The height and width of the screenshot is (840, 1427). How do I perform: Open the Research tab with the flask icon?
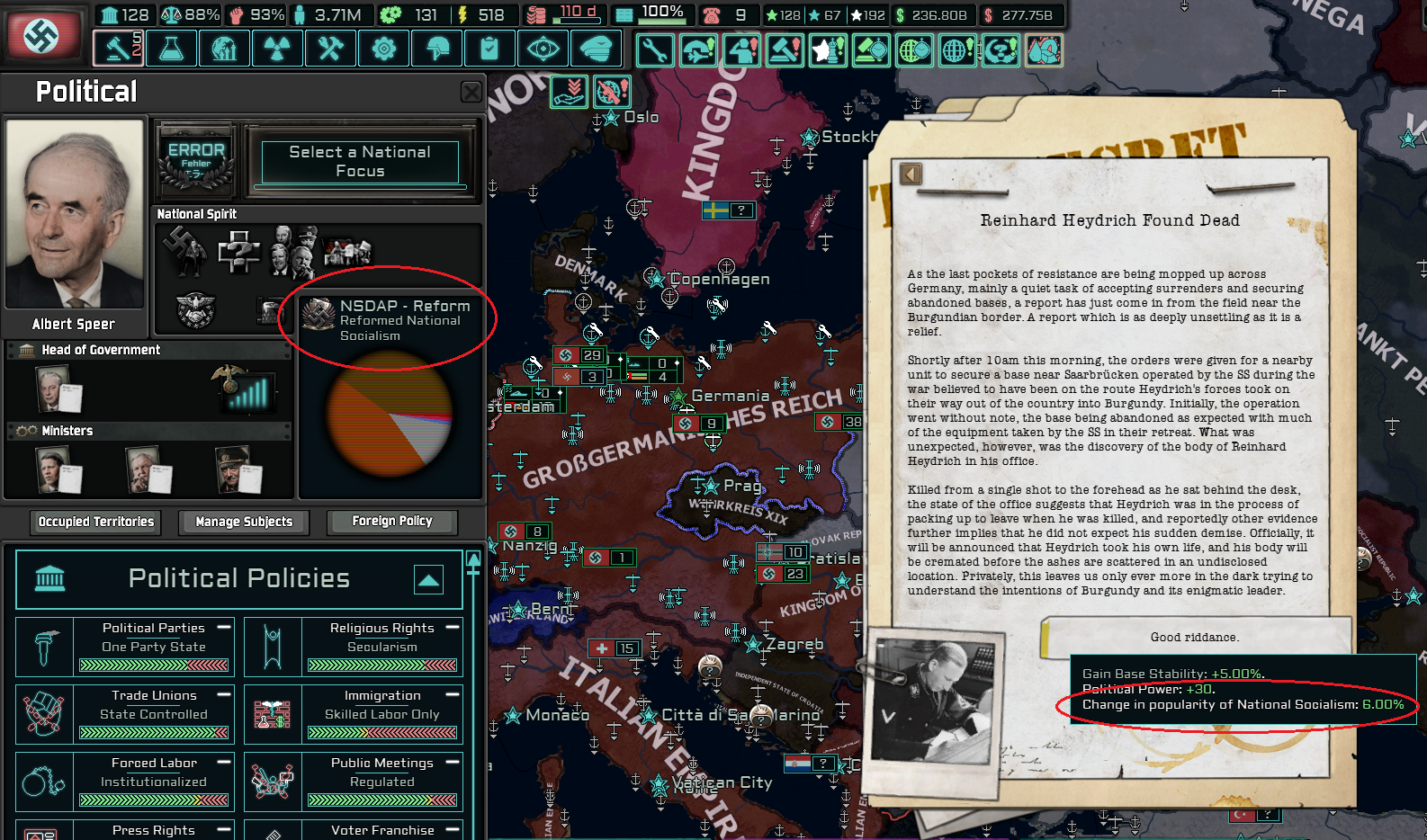click(x=171, y=48)
